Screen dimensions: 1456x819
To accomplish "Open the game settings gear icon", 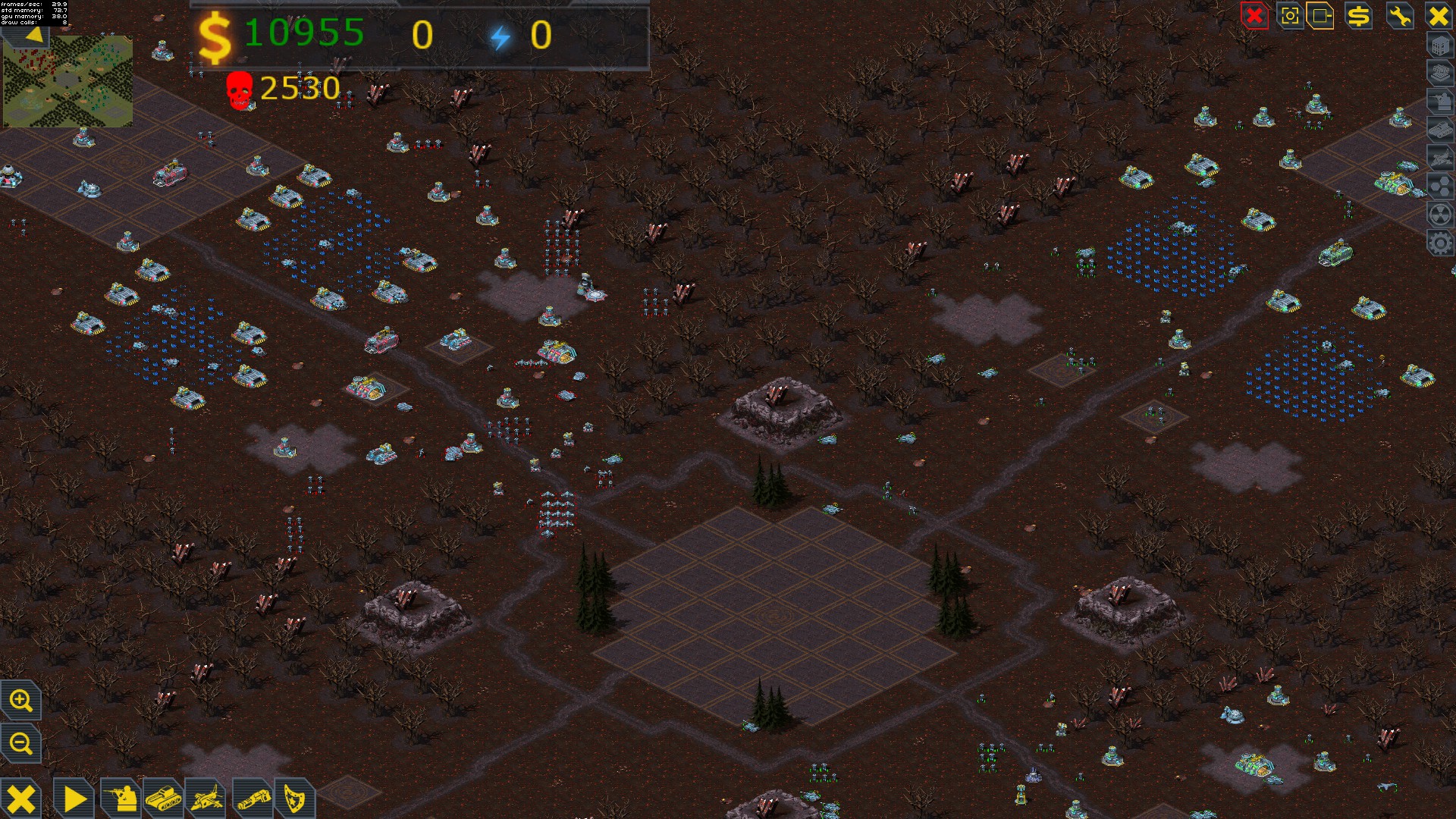I will 1440,240.
